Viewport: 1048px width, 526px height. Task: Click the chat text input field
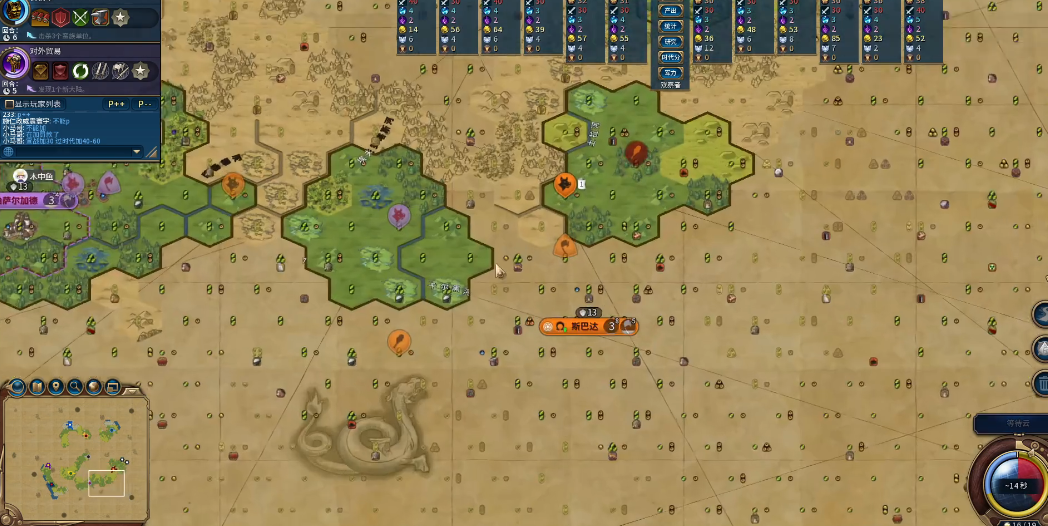coord(70,151)
